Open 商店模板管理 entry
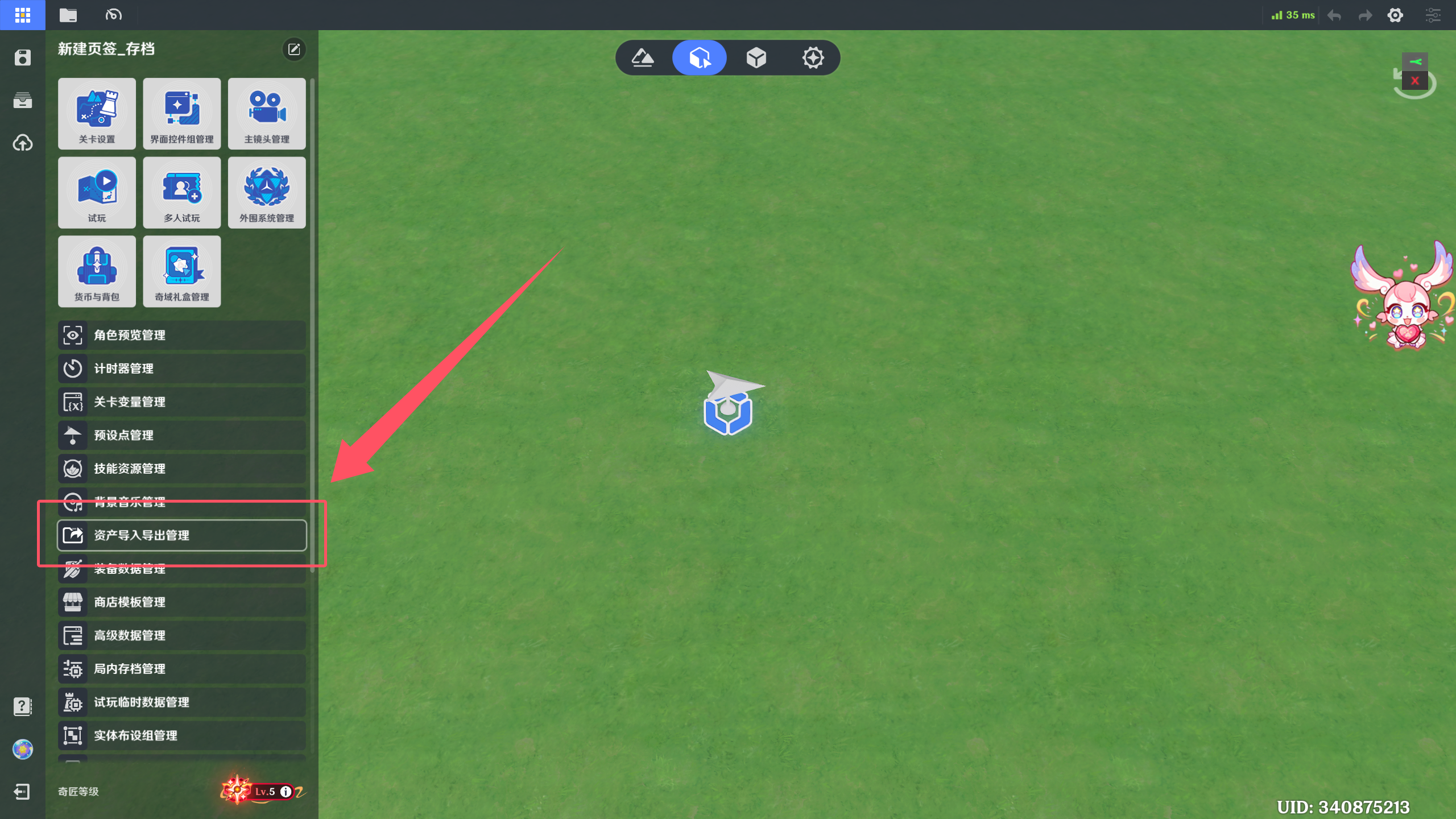This screenshot has width=1456, height=819. [181, 602]
